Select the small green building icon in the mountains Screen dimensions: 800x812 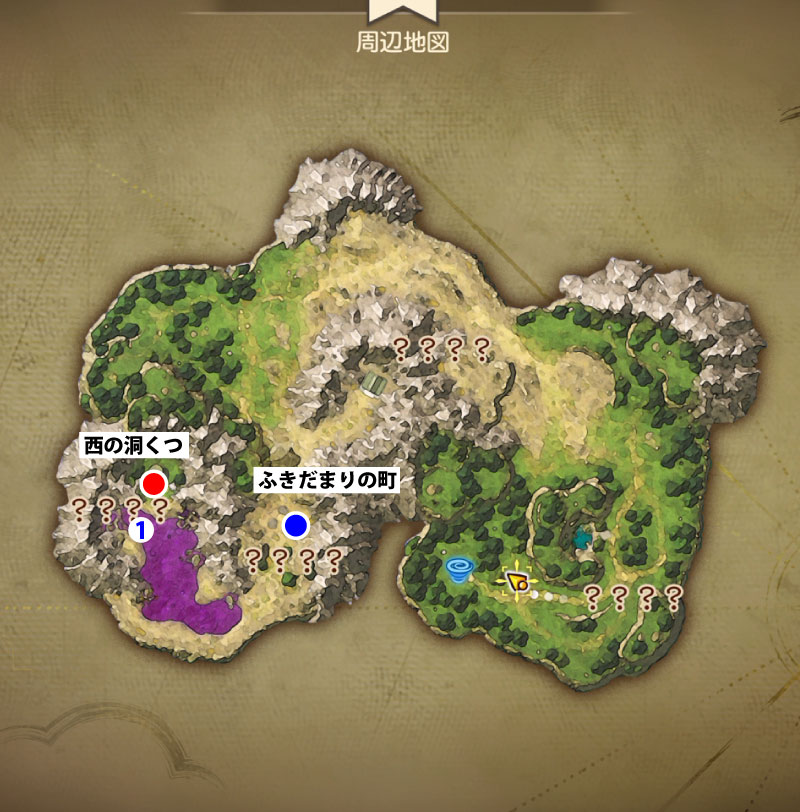[379, 383]
